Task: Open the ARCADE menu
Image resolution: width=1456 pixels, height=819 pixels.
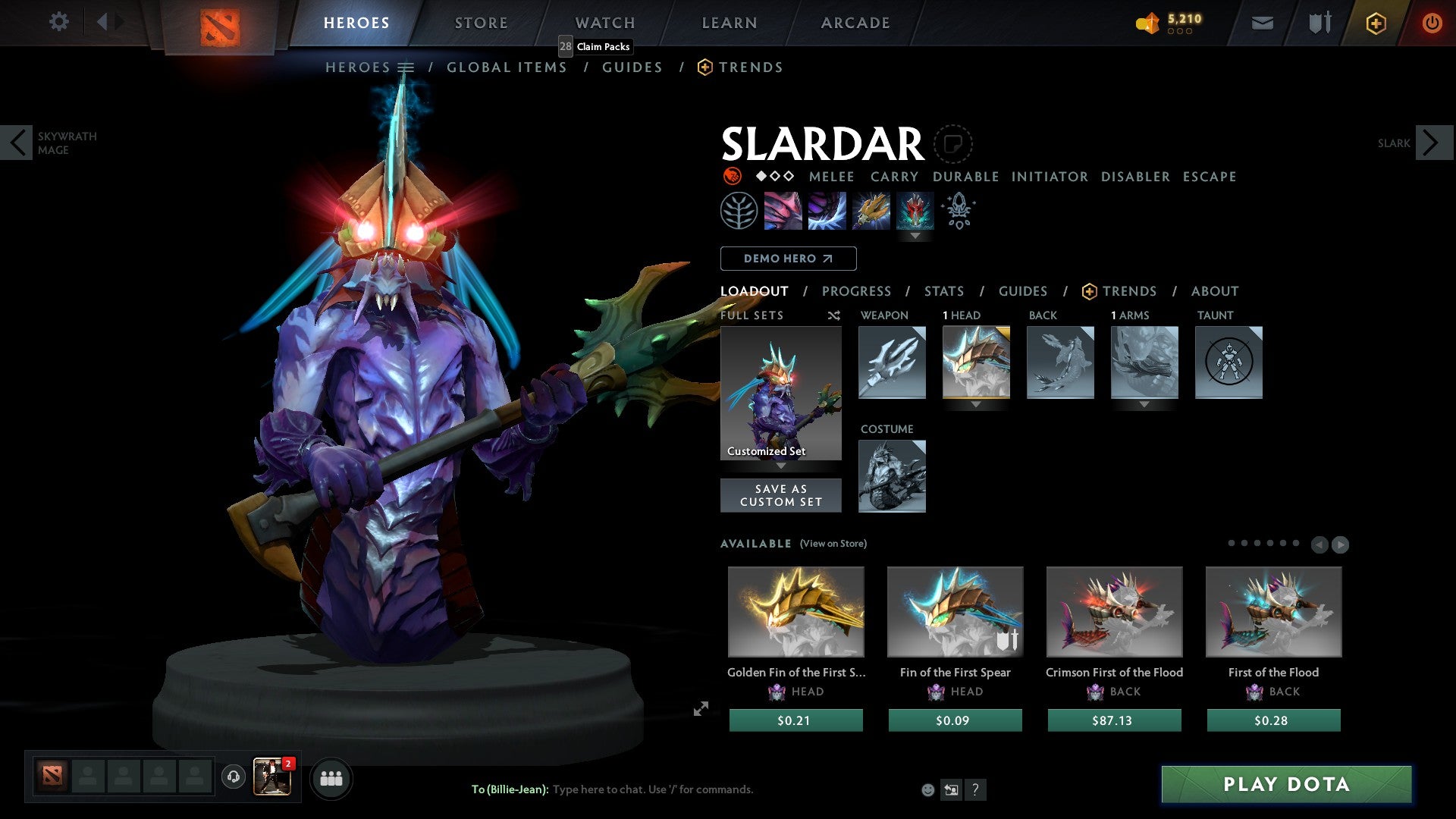Action: pyautogui.click(x=855, y=23)
